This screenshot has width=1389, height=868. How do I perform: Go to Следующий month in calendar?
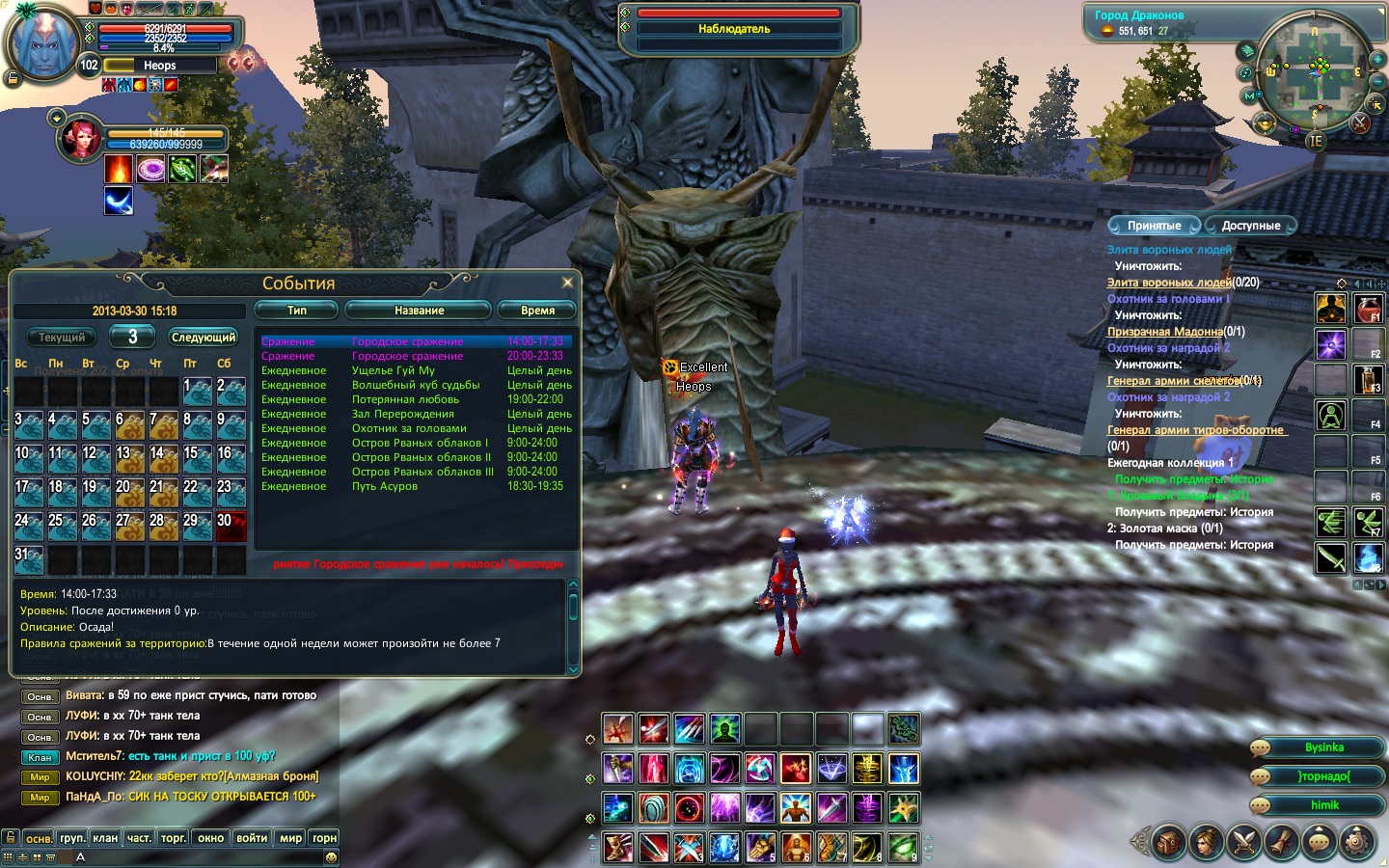coord(203,338)
